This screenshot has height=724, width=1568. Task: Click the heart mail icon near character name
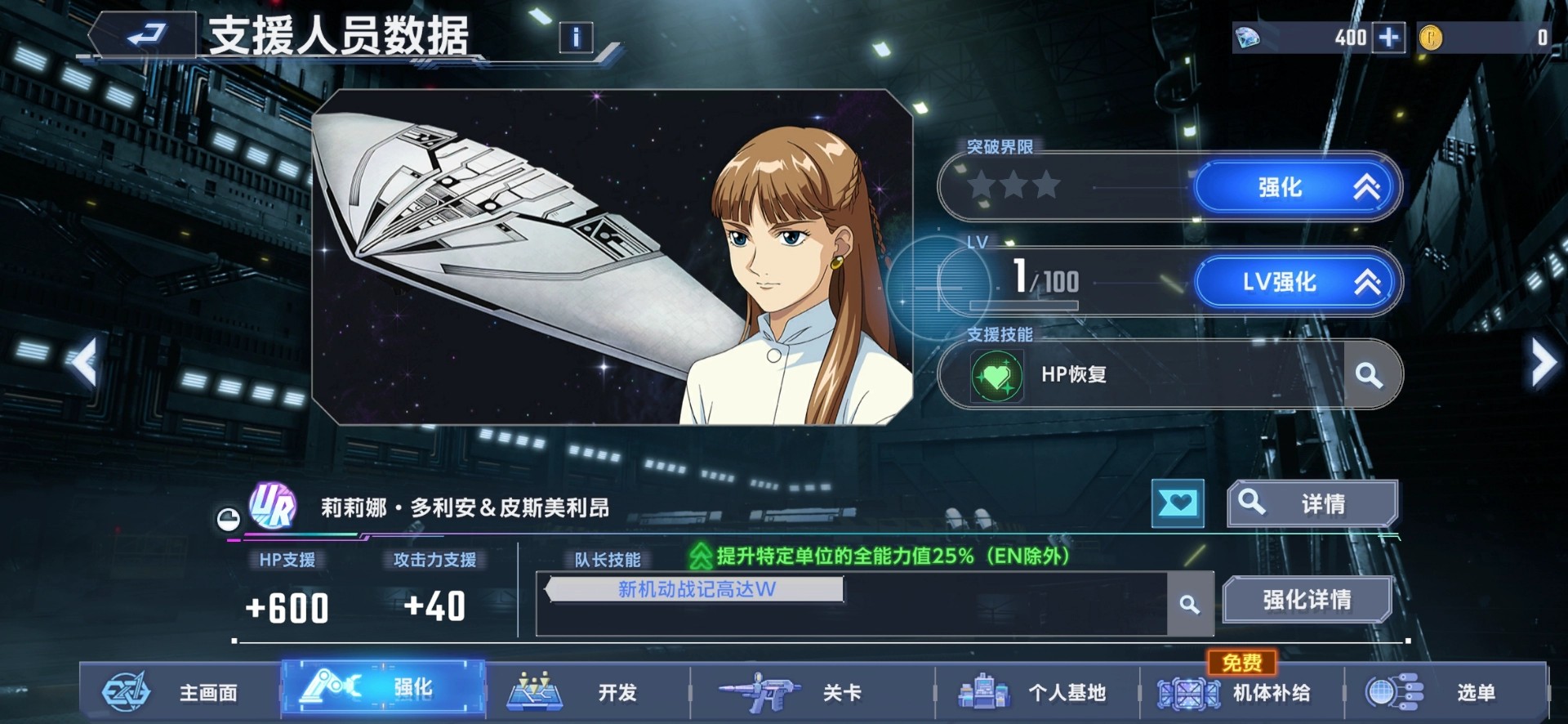(1178, 504)
